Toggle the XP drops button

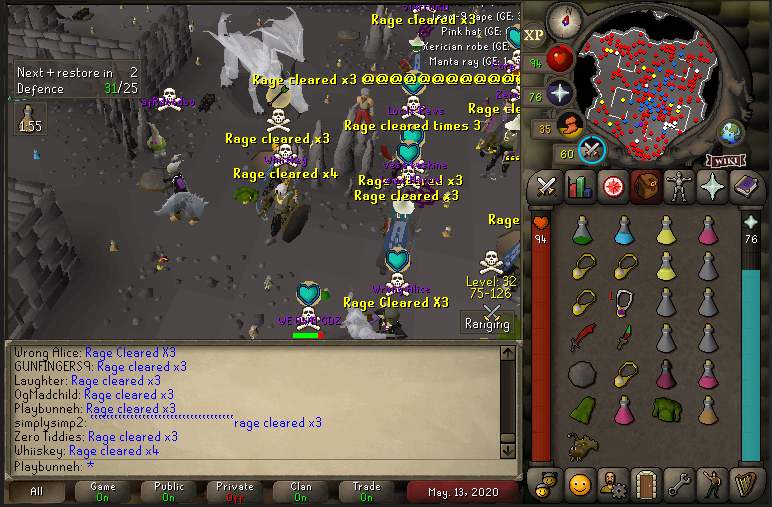(534, 34)
